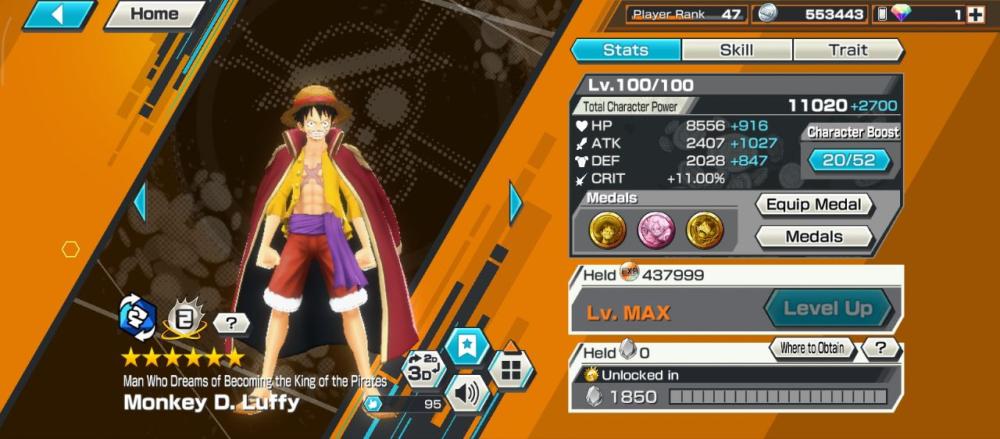This screenshot has height=439, width=1000.
Task: Open the question mark help near class icons
Action: [x=232, y=323]
